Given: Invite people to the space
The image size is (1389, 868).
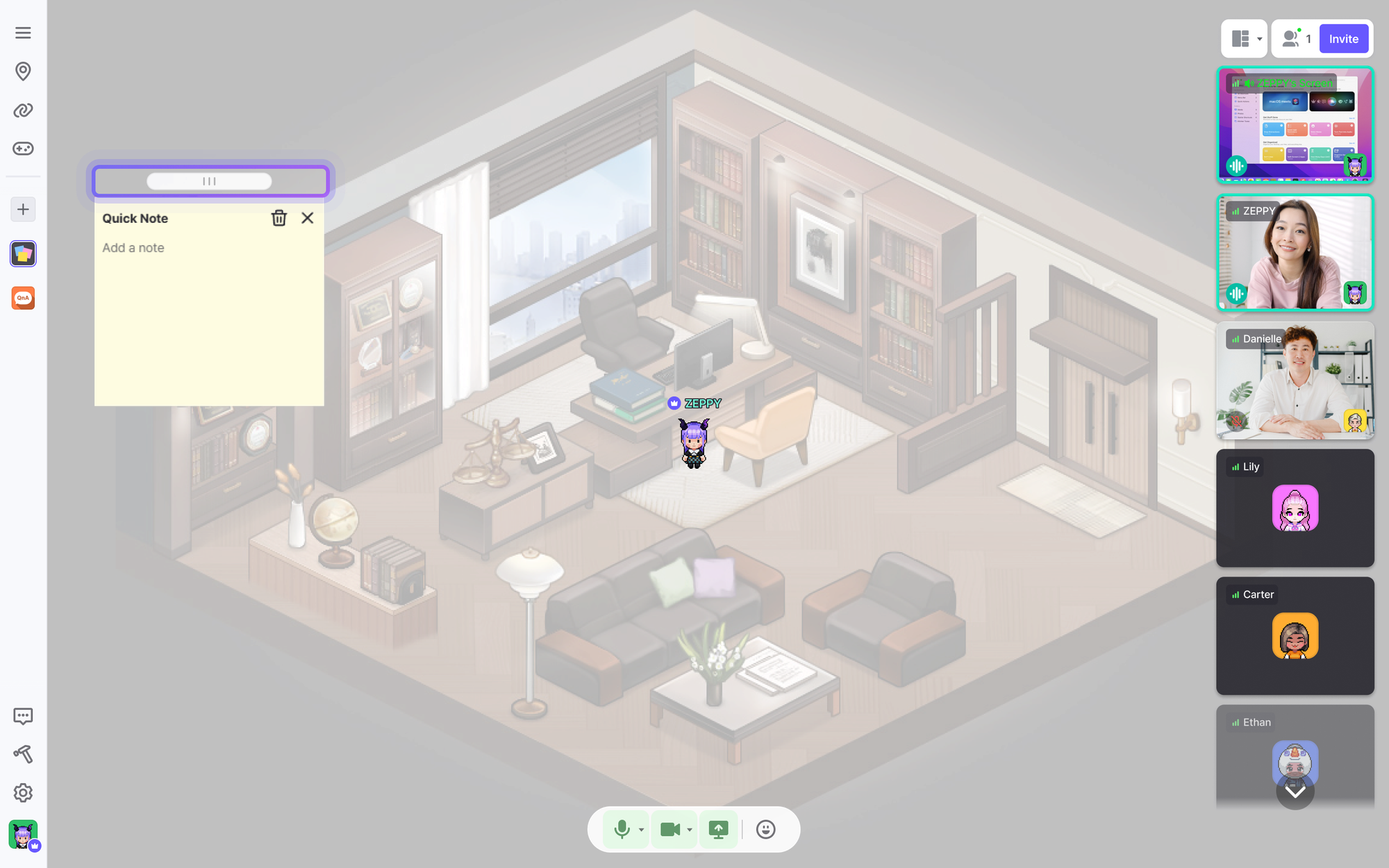Looking at the screenshot, I should [1343, 39].
